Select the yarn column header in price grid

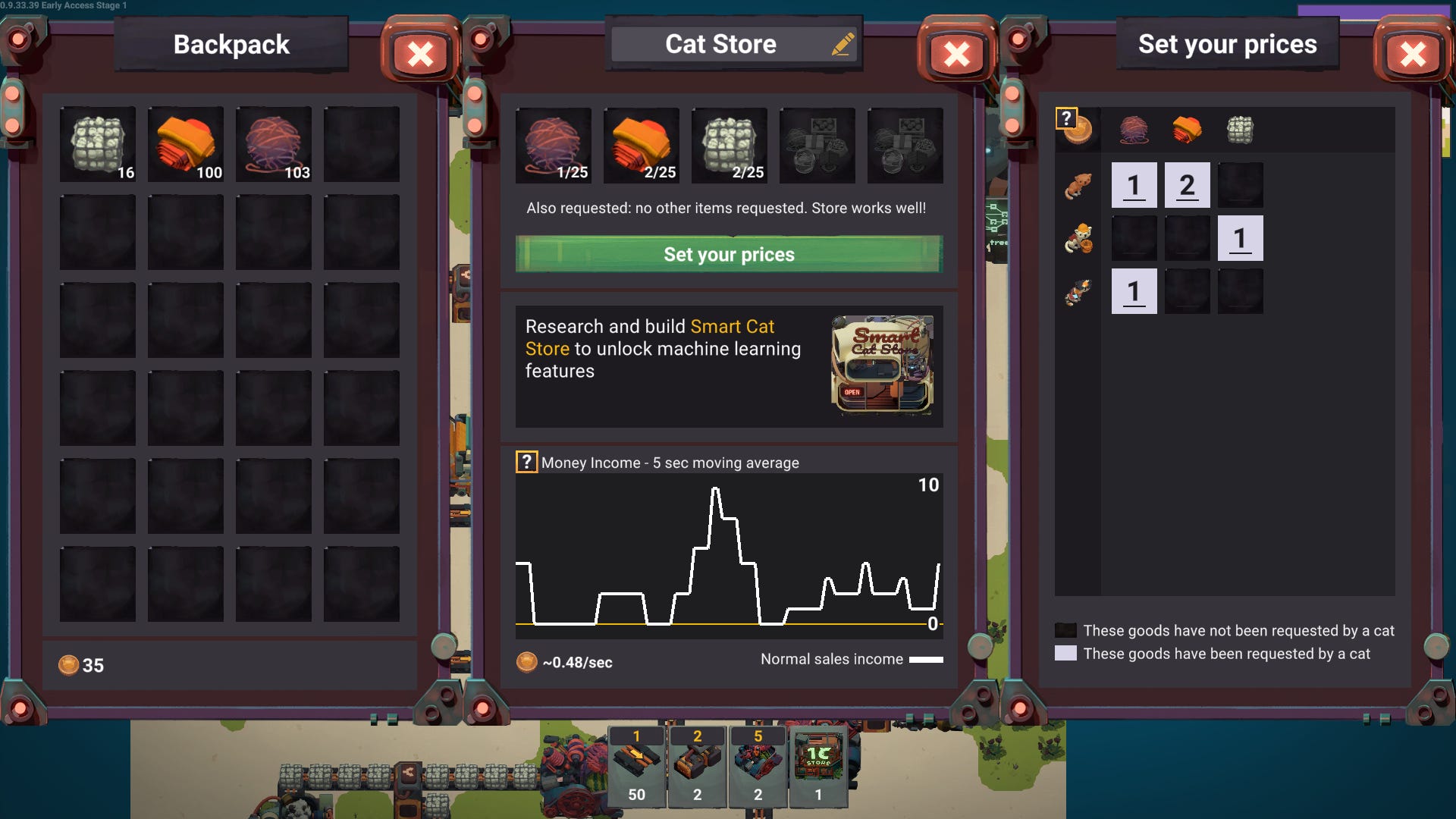1134,130
